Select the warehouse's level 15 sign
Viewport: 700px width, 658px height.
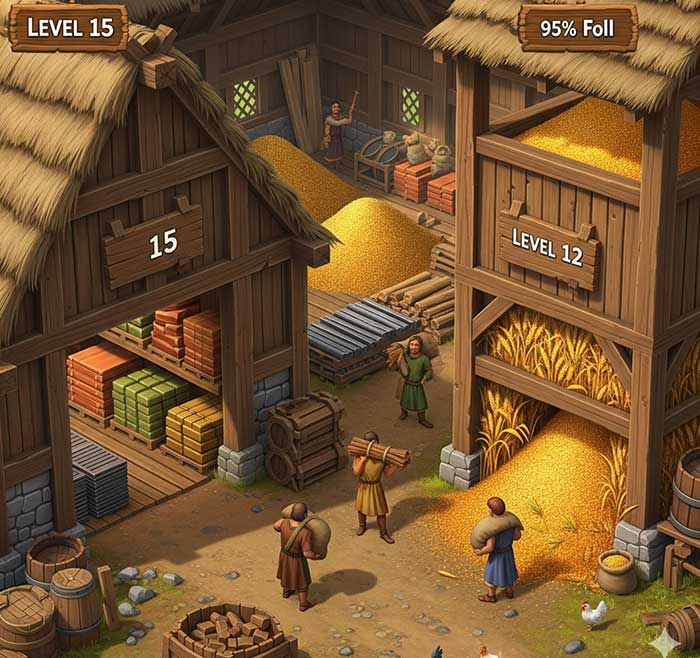tap(154, 243)
